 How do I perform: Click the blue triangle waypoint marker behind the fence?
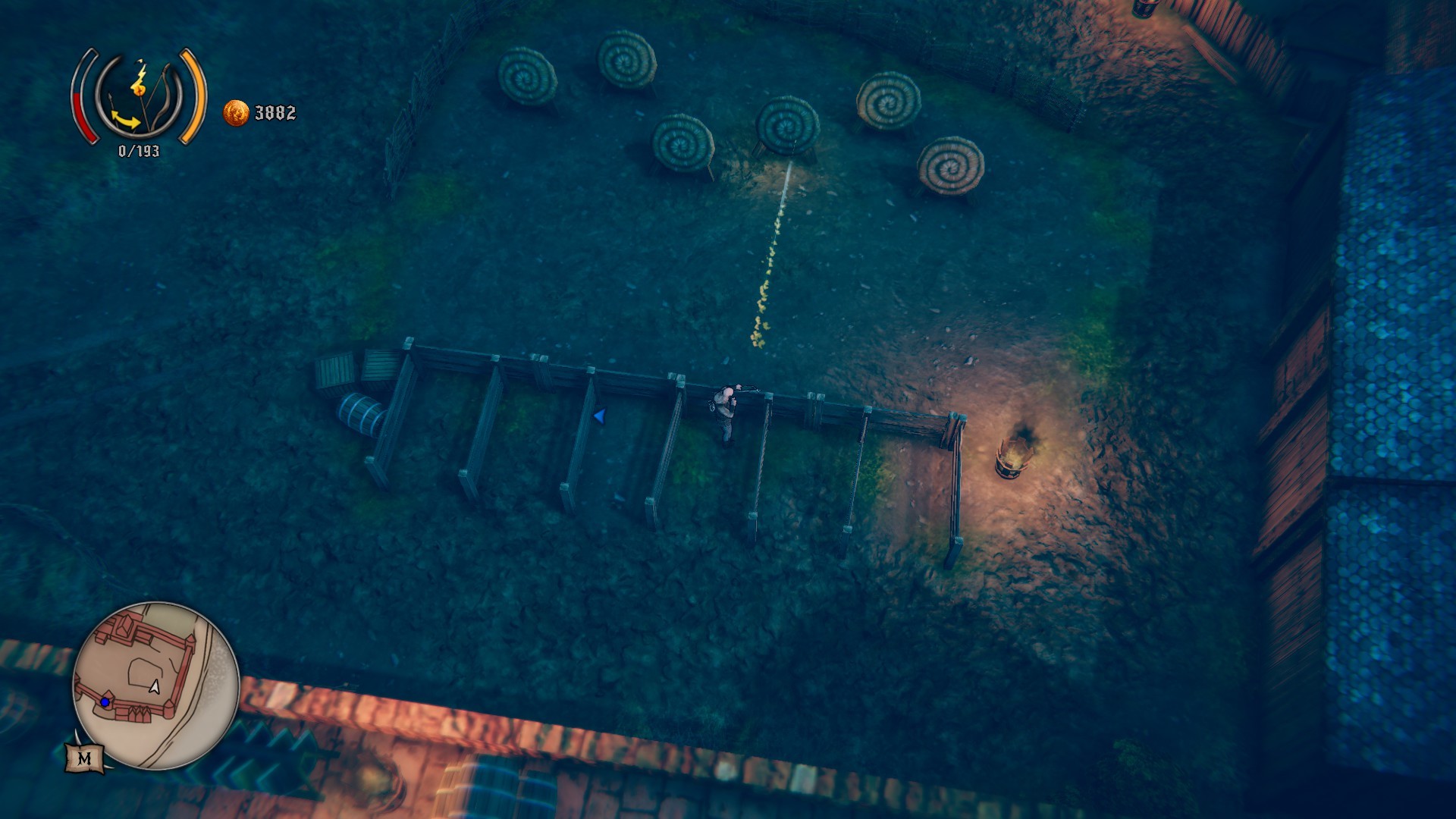click(x=598, y=415)
